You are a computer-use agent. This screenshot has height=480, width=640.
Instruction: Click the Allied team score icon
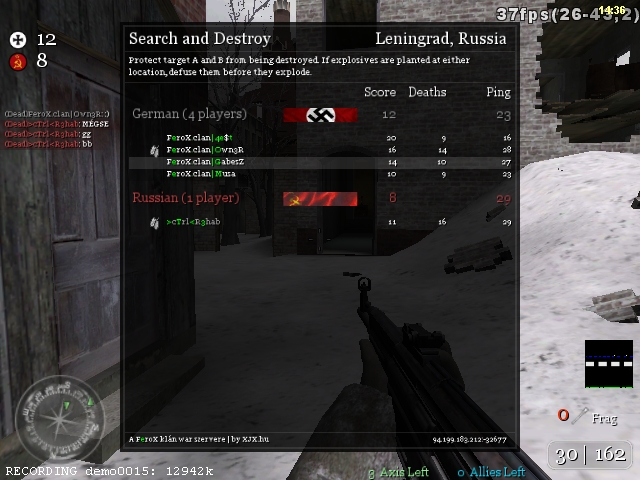17,39
